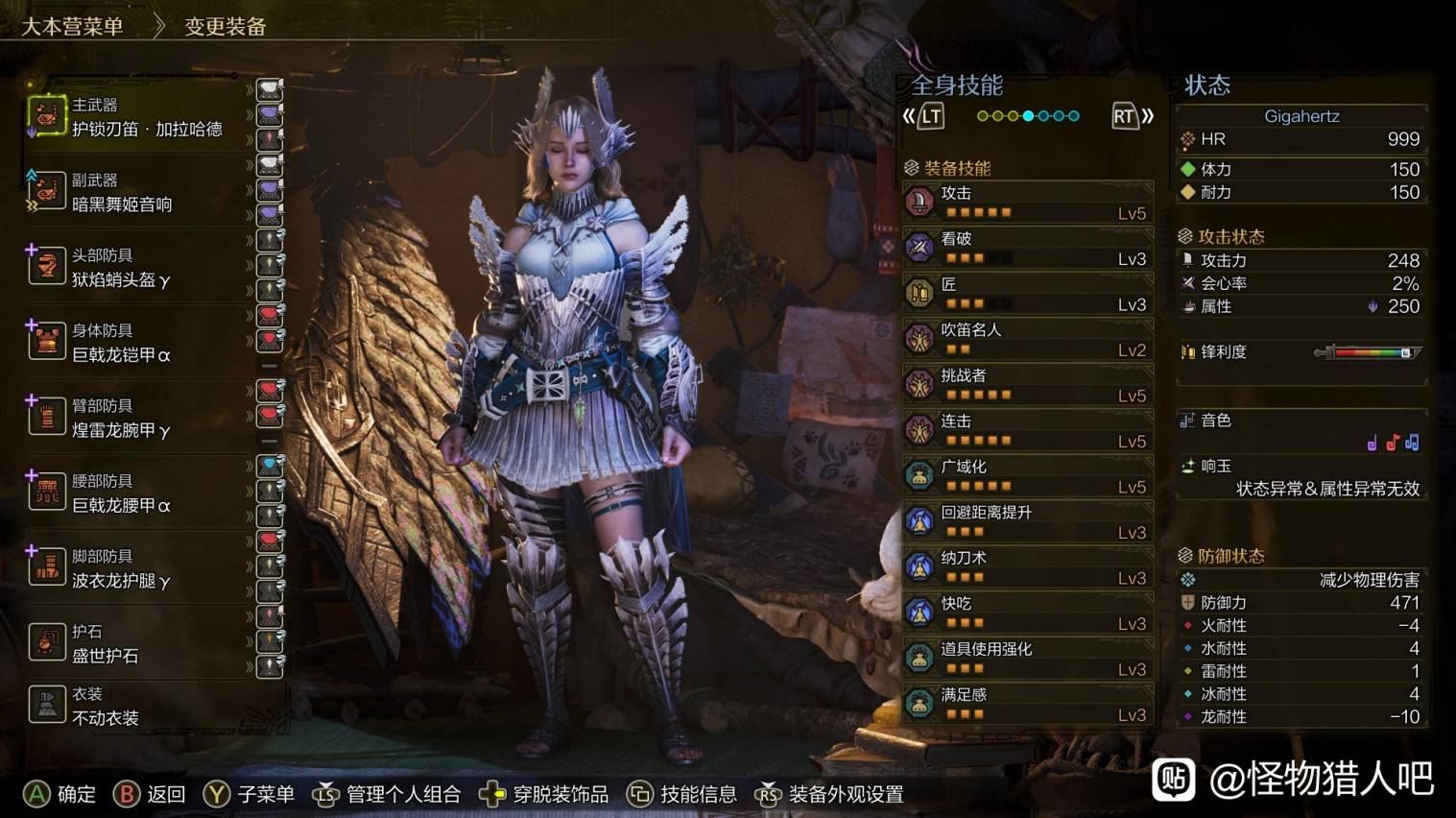
Task: Select the 回避距离提升 skill row
Action: pos(1027,521)
